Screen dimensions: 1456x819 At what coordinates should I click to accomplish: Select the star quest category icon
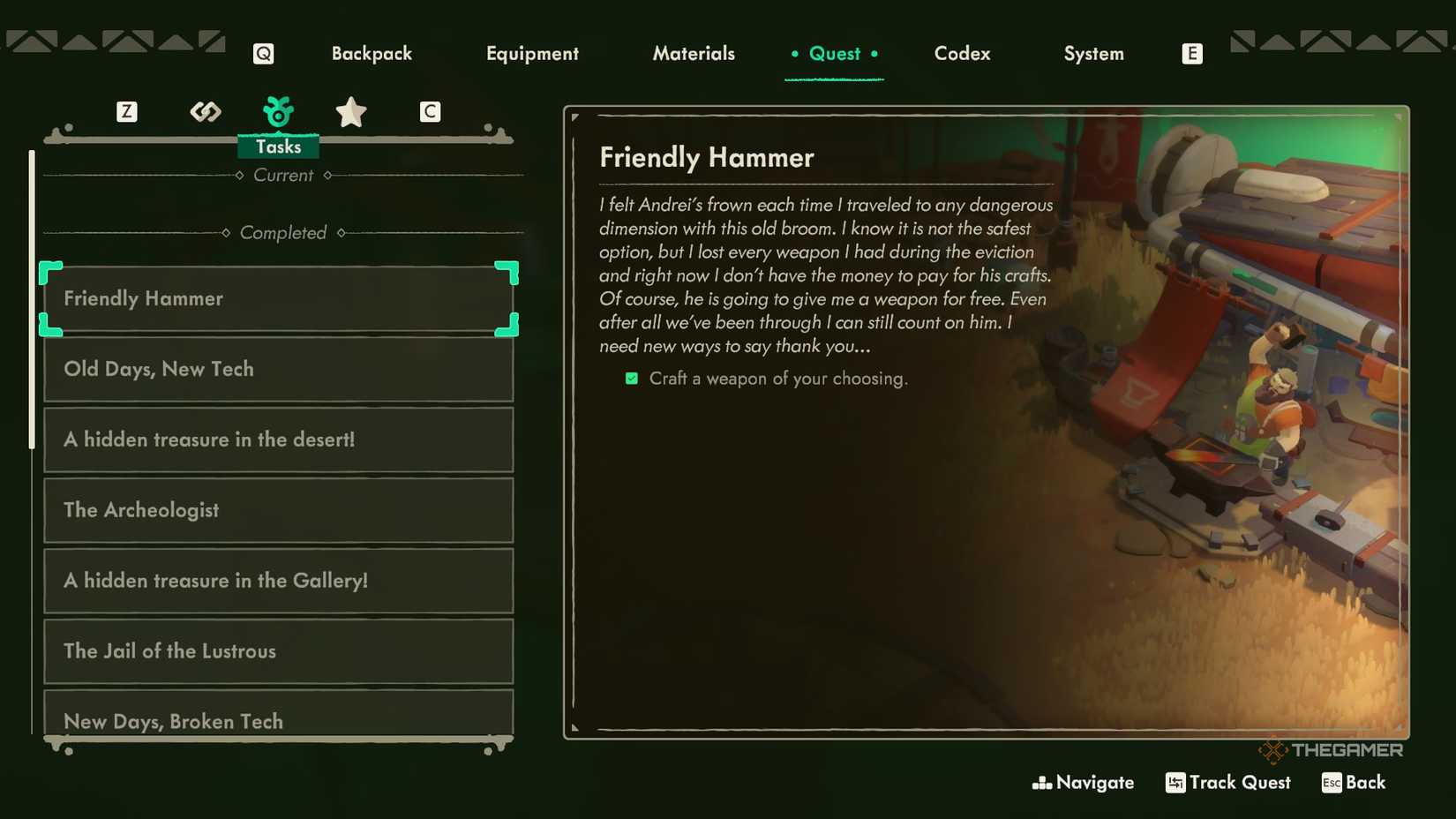click(x=351, y=112)
